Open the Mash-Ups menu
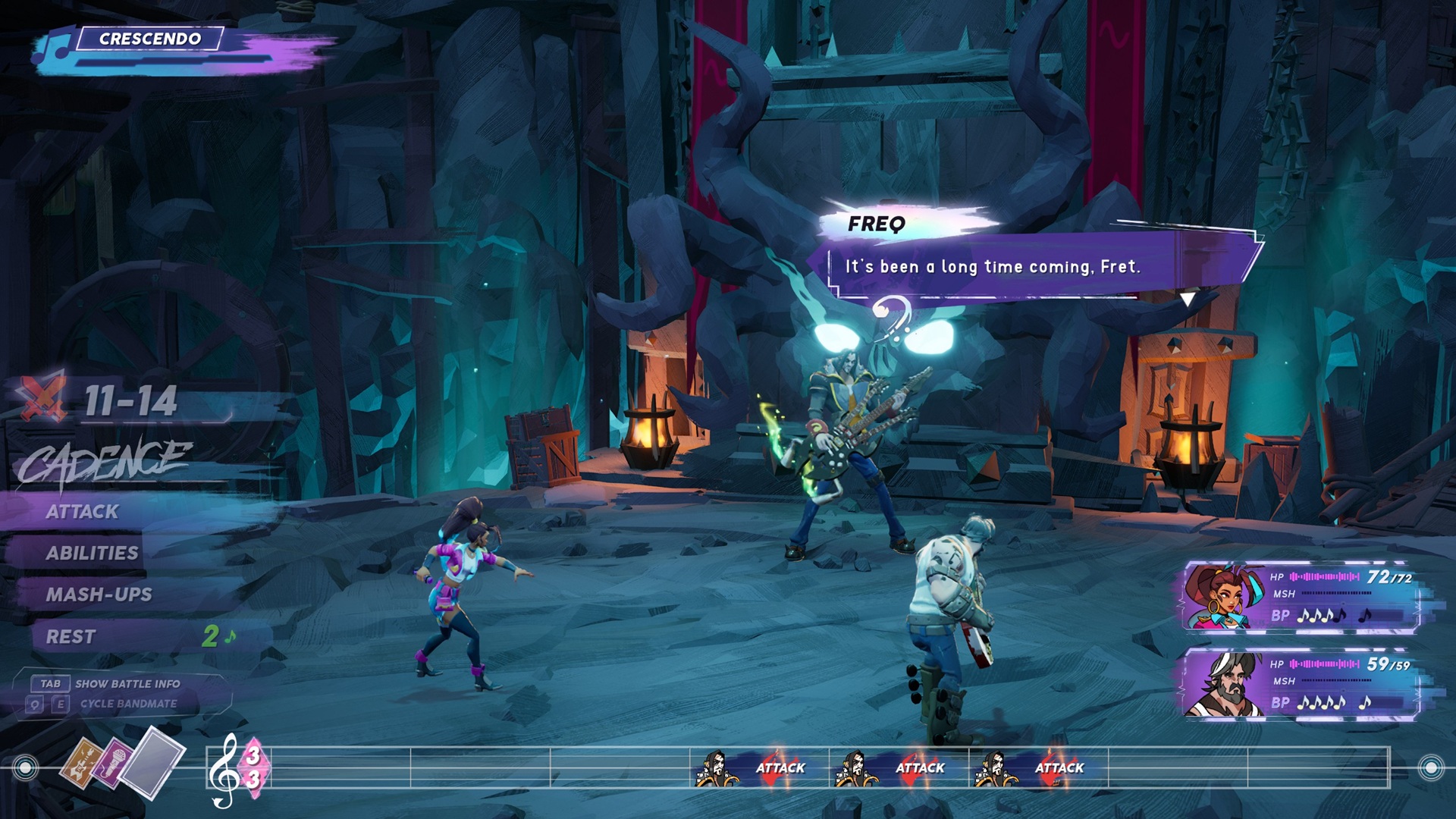Image resolution: width=1456 pixels, height=819 pixels. [x=99, y=595]
